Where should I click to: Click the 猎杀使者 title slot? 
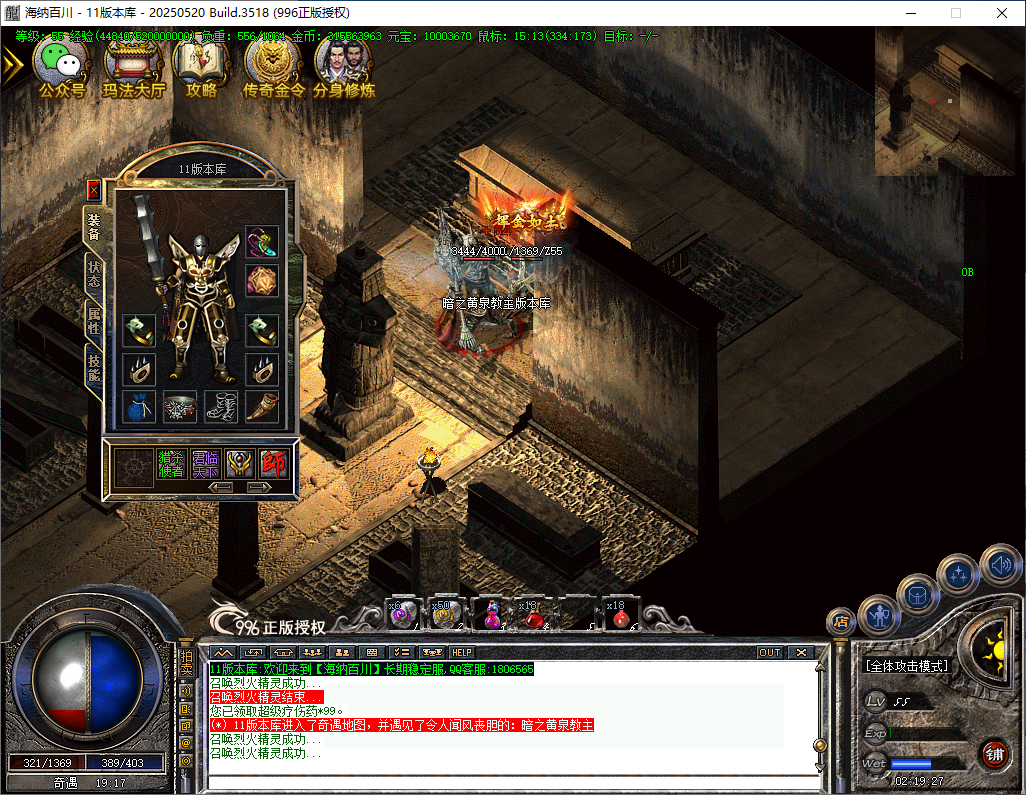coord(170,464)
